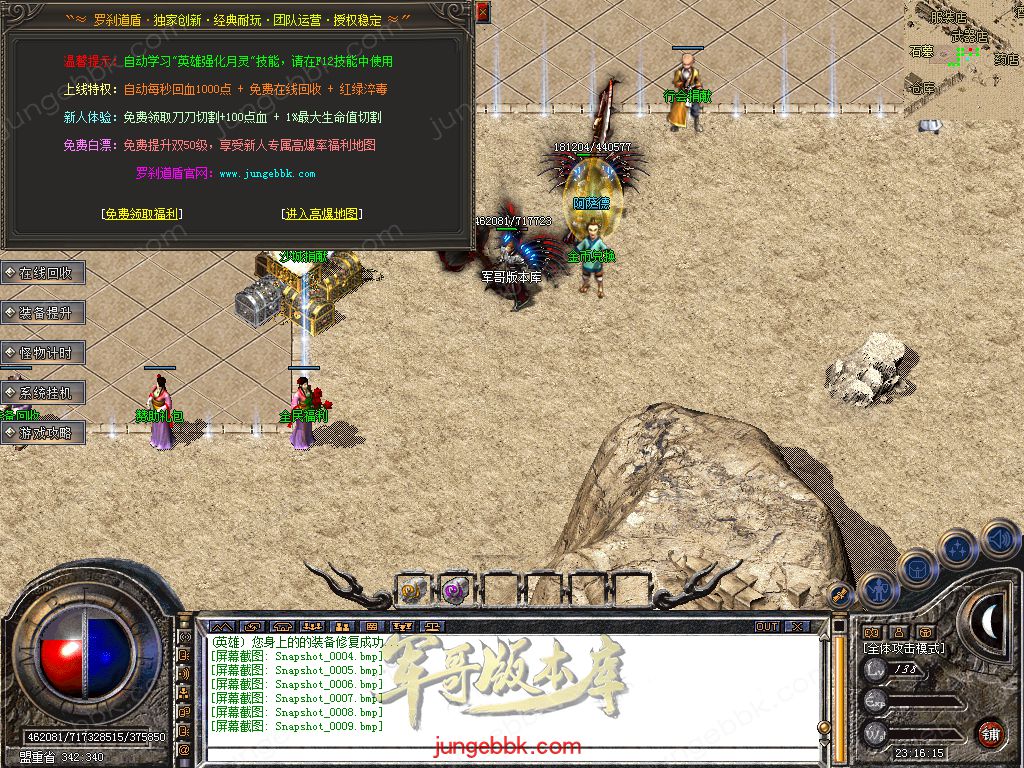
Task: Toggle sound with the speaker button
Action: (998, 540)
